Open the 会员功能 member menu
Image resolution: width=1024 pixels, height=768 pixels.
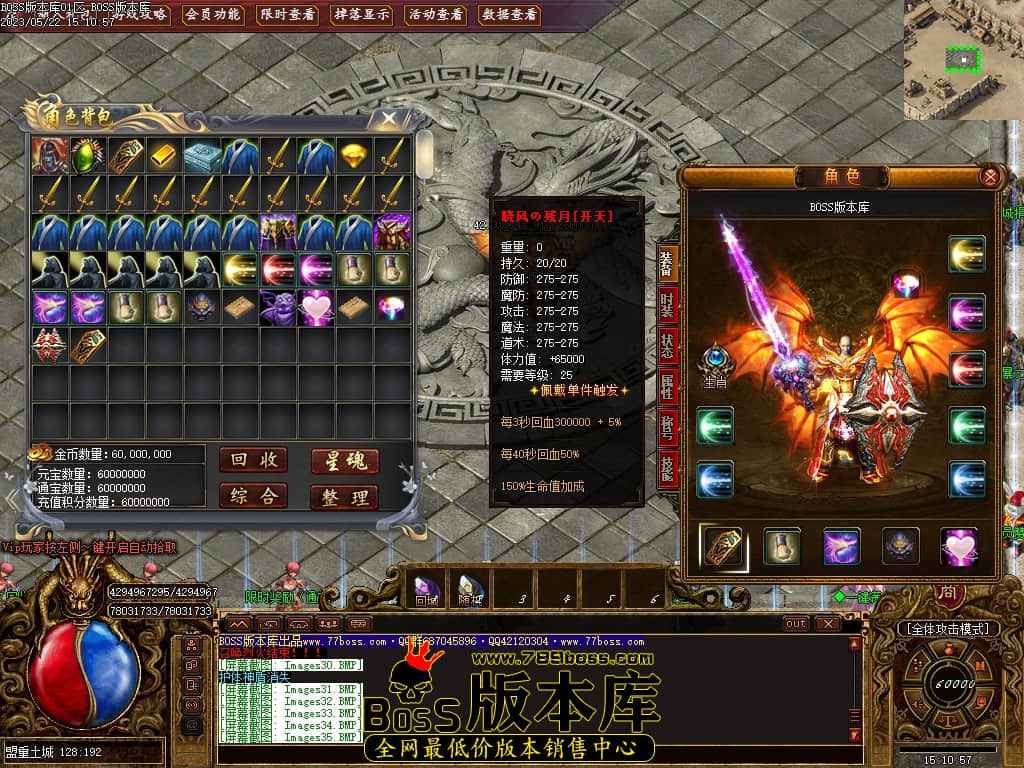(213, 15)
